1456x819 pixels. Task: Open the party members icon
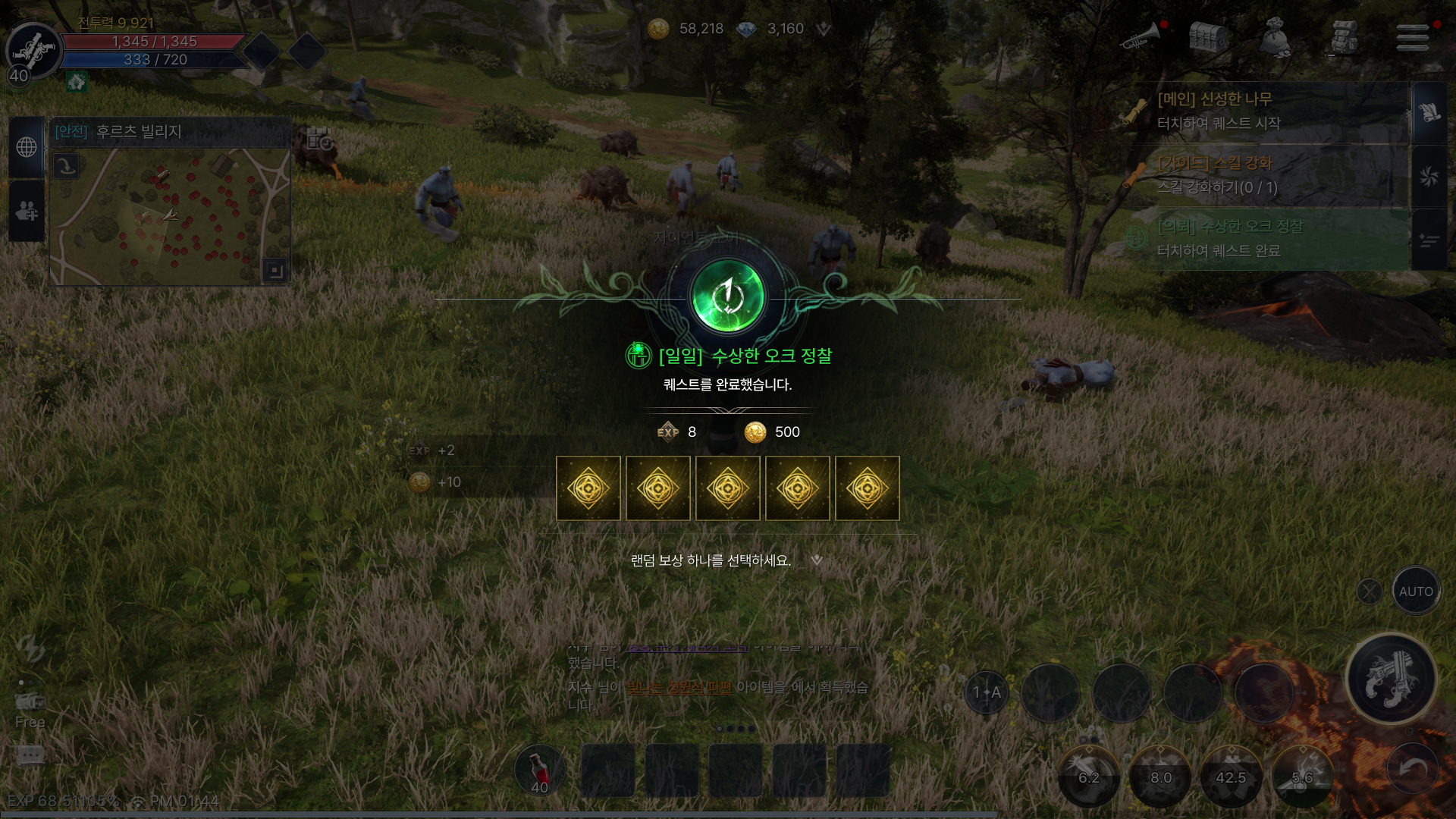point(27,211)
